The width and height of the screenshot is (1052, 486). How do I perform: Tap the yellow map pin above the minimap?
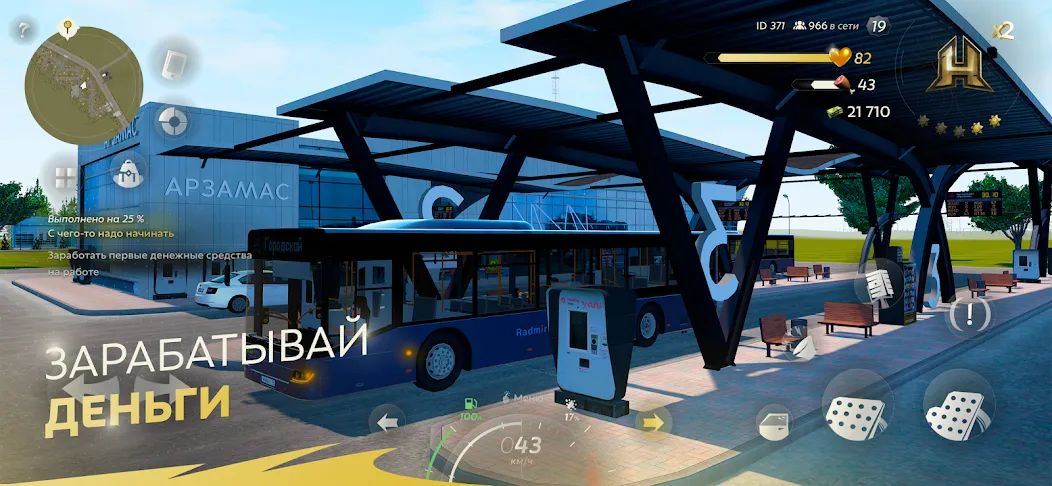pyautogui.click(x=70, y=26)
